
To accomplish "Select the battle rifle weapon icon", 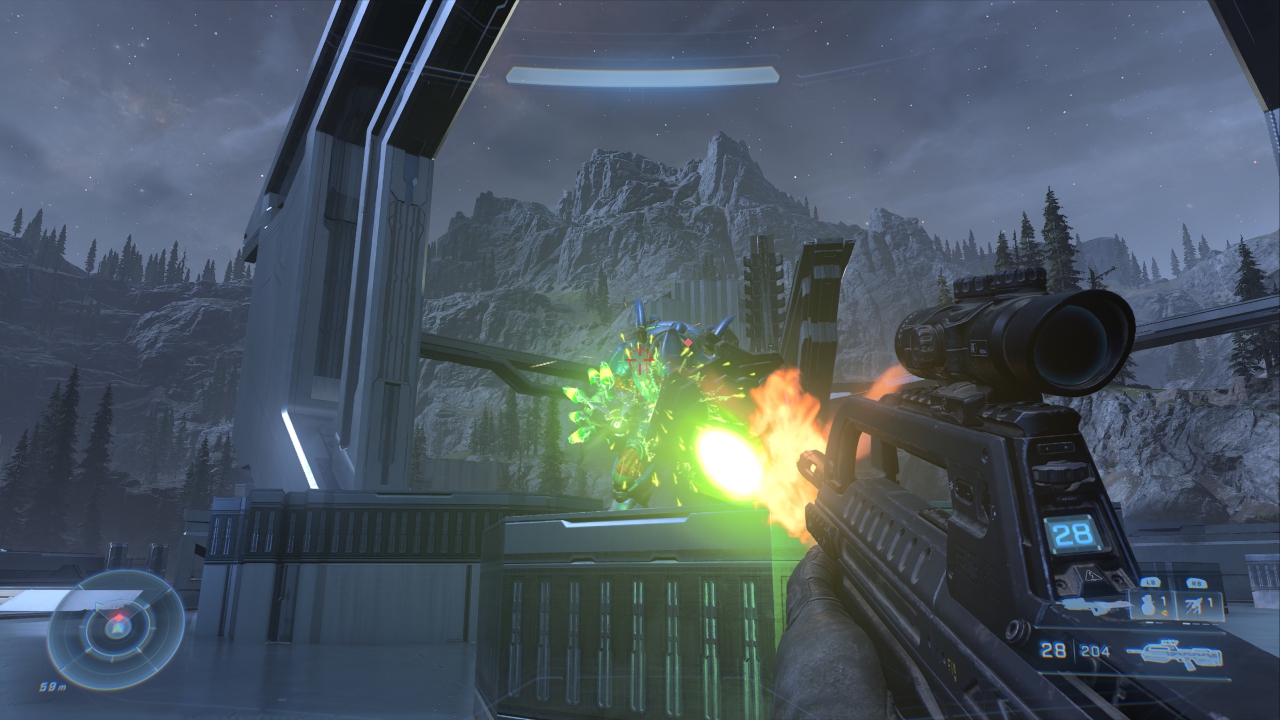I will (x=1172, y=653).
